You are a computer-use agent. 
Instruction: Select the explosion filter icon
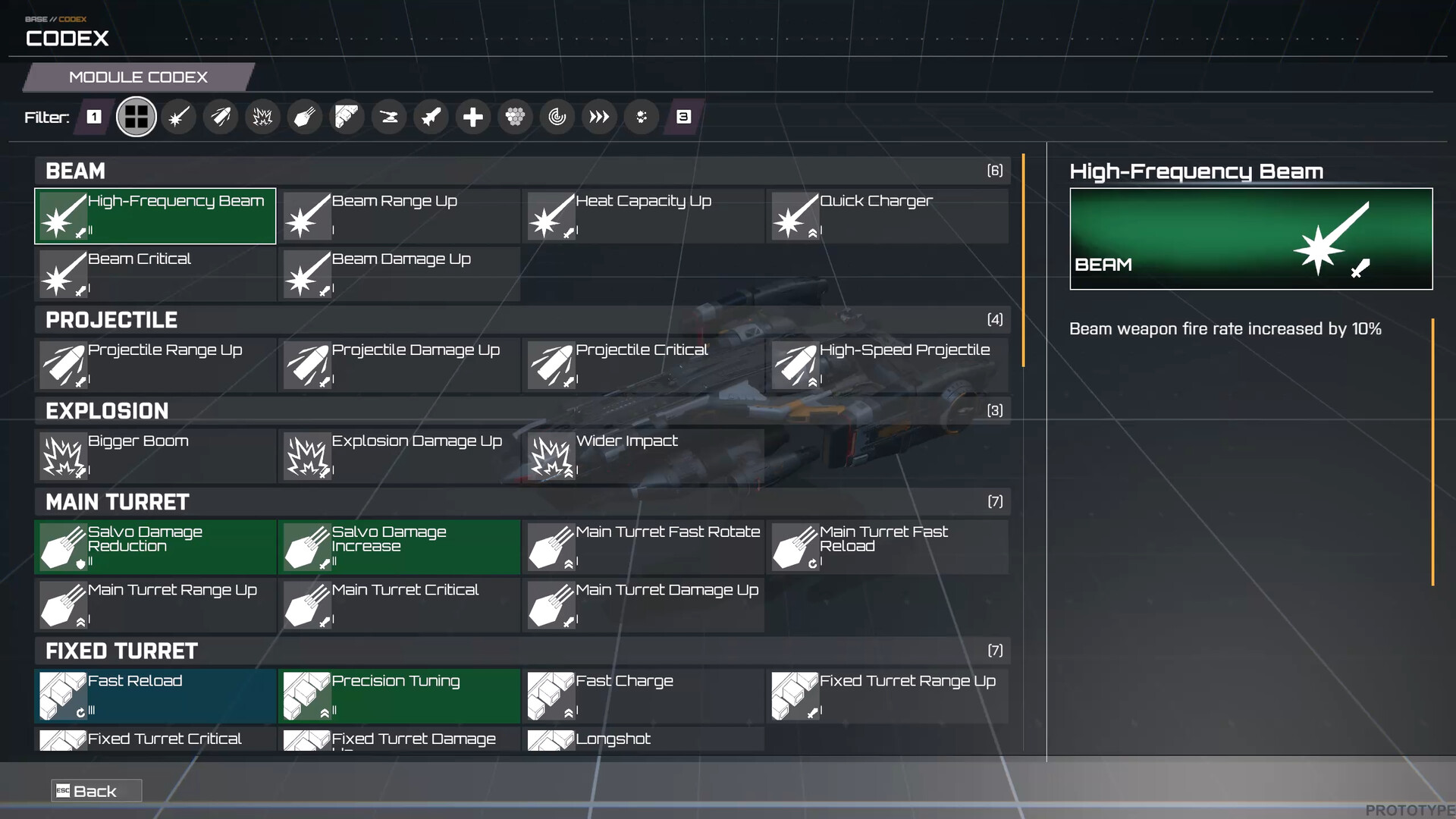262,117
